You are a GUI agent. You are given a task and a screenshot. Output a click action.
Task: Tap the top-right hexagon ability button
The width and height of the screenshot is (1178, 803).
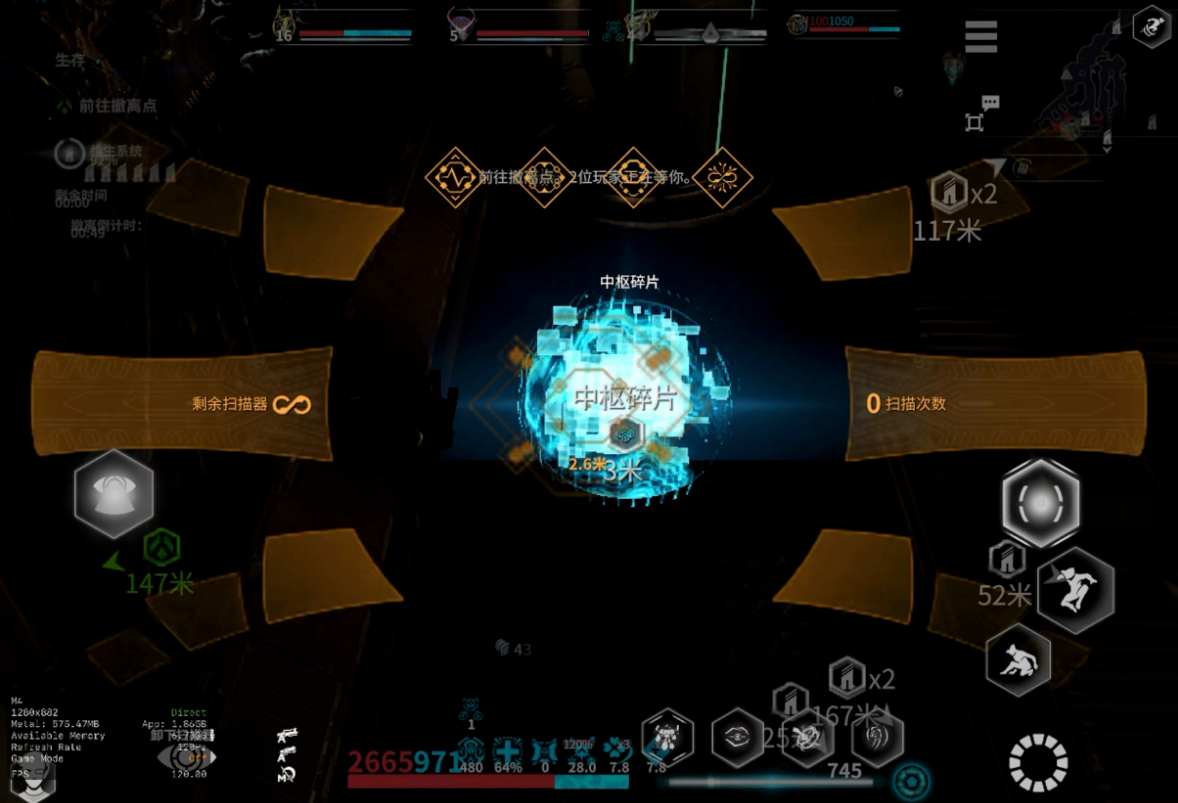[1151, 27]
